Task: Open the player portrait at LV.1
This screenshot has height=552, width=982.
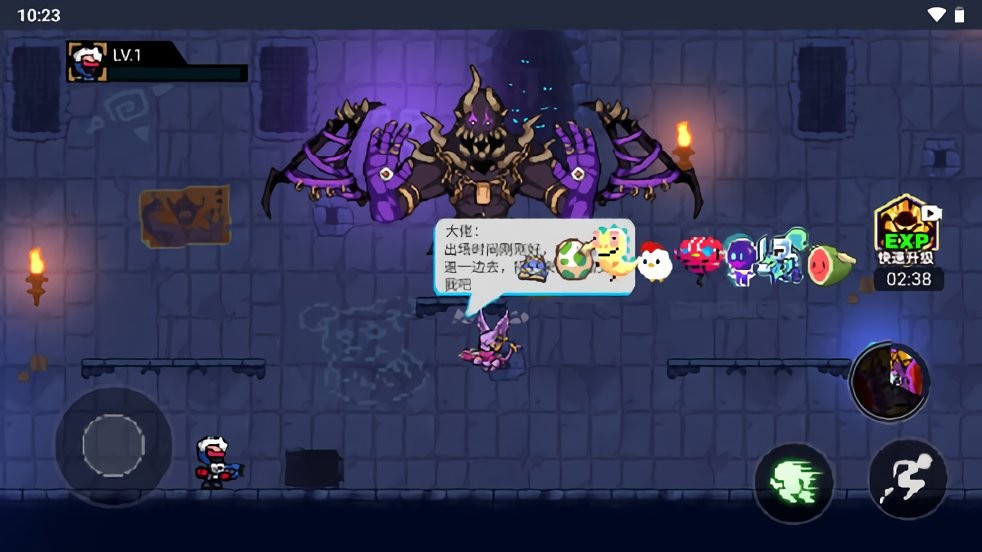Action: click(x=87, y=62)
